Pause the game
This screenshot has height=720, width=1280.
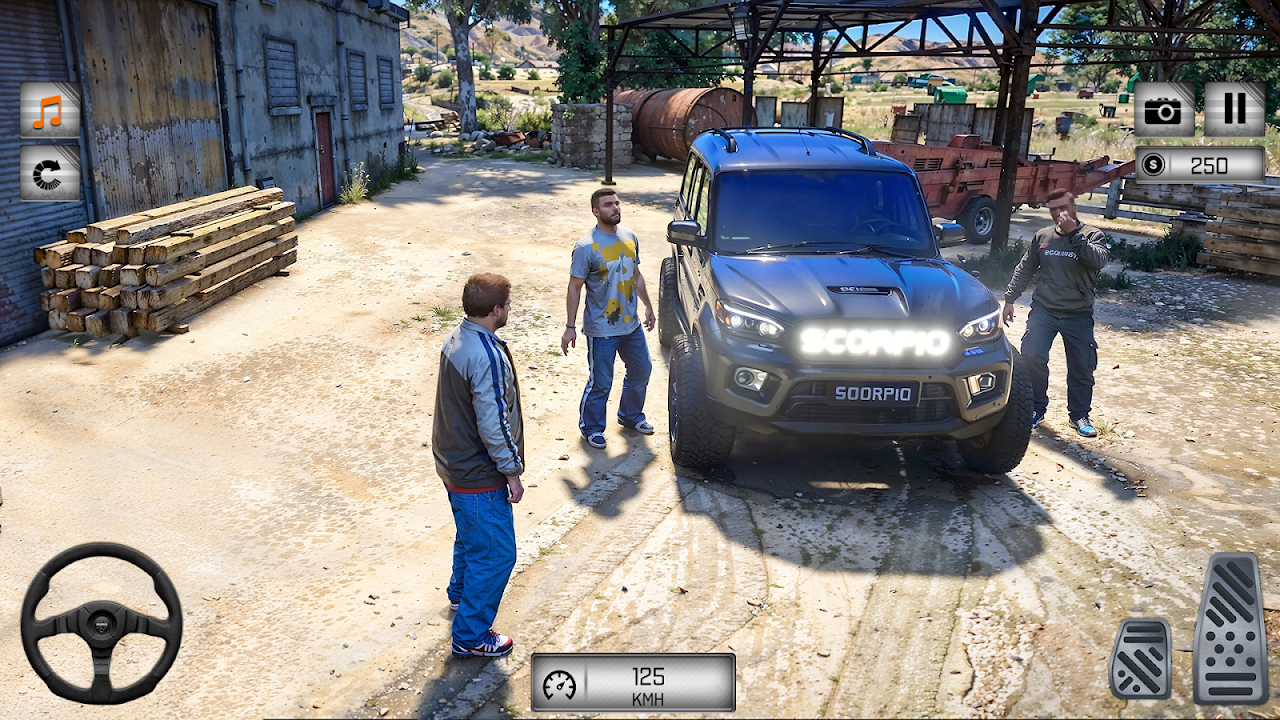pyautogui.click(x=1234, y=110)
